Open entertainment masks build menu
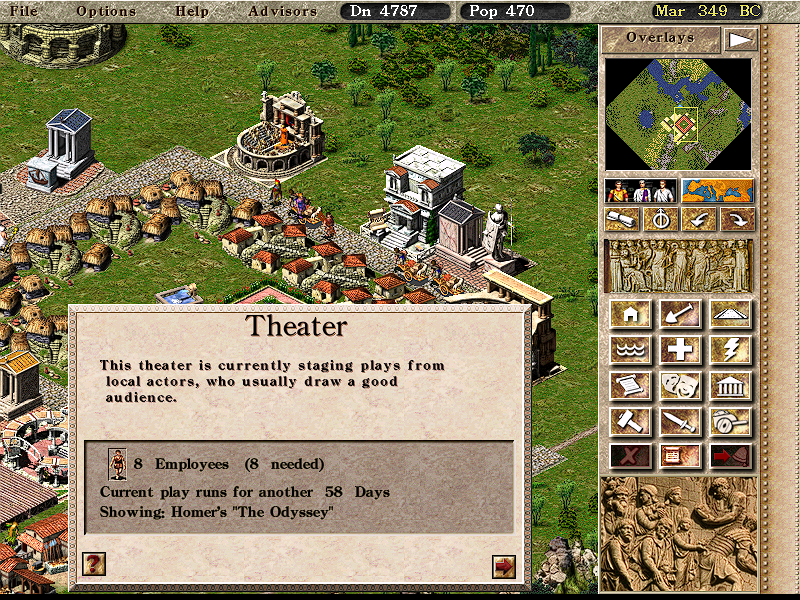 [681, 385]
